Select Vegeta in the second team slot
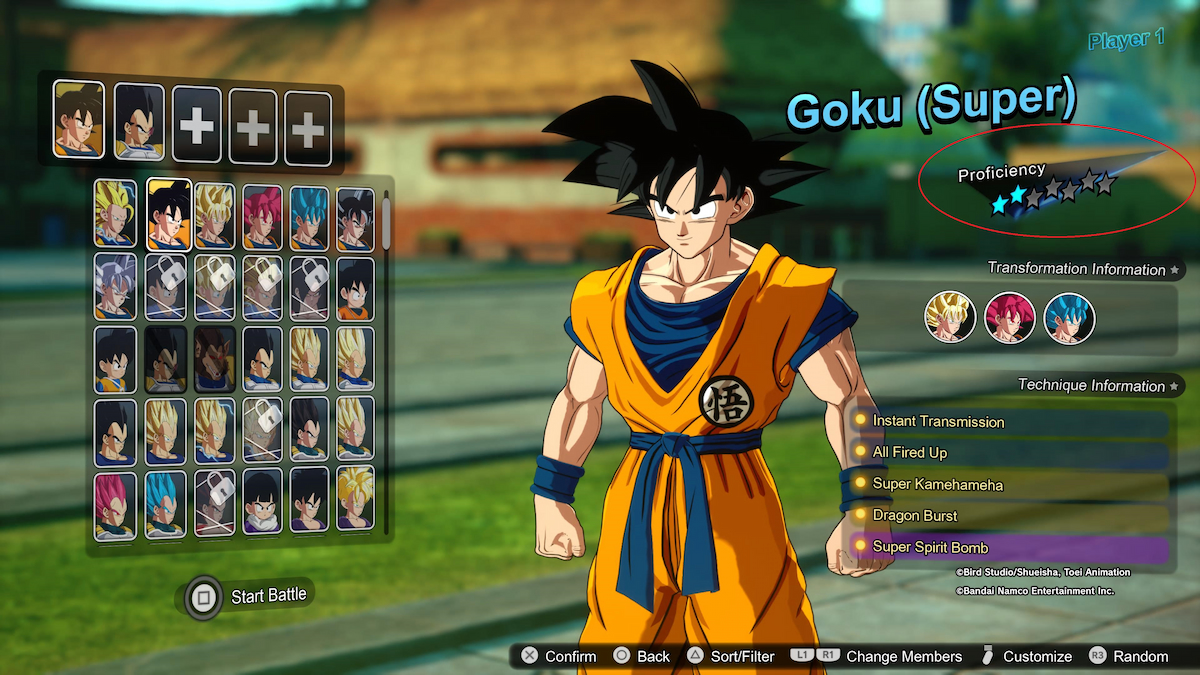Image resolution: width=1200 pixels, height=675 pixels. coord(139,120)
